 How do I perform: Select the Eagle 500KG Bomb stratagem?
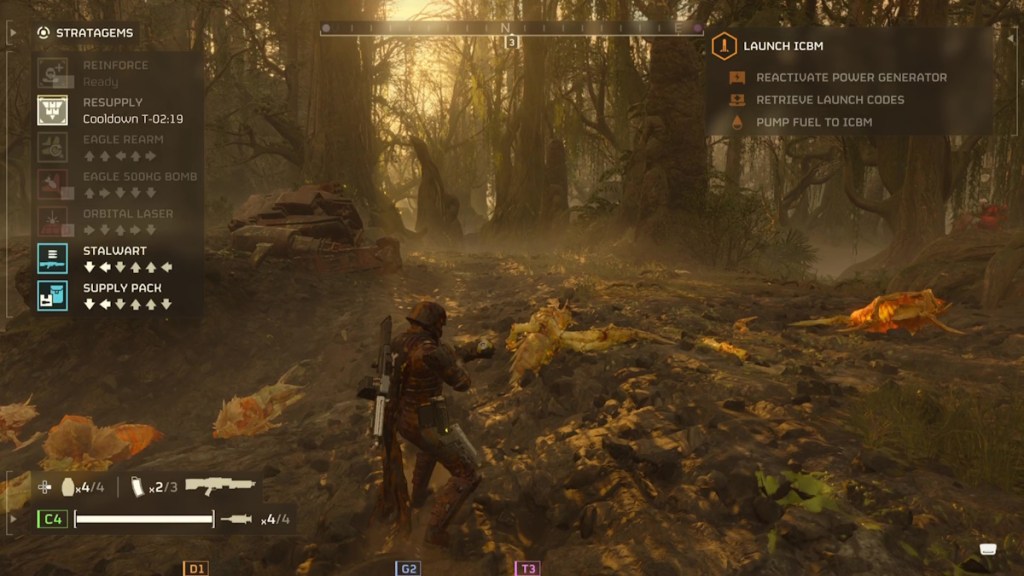53,184
